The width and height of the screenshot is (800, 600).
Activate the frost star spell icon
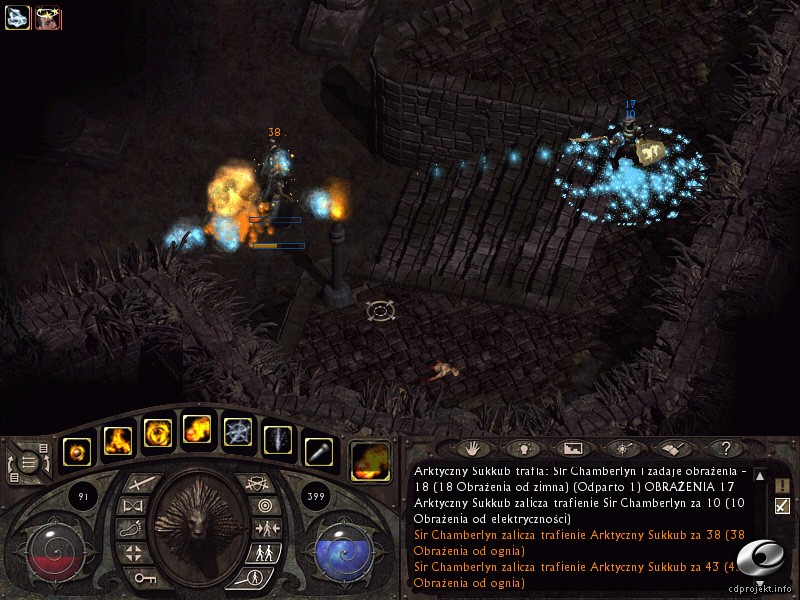[237, 433]
